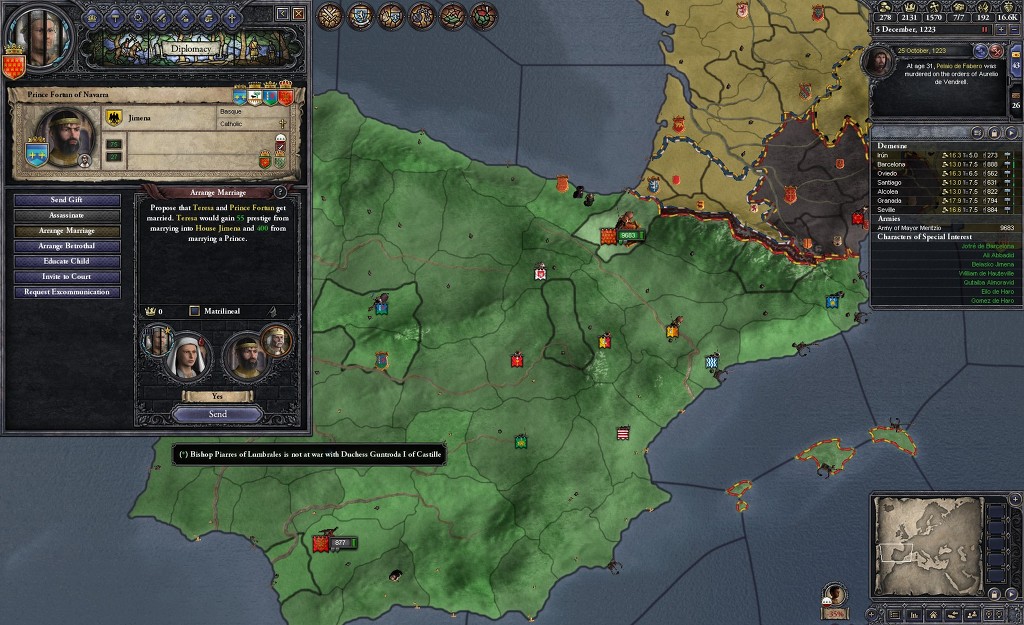Open the help question mark in Arrange Marriage
Screen dimensions: 1024x625
[x=279, y=191]
